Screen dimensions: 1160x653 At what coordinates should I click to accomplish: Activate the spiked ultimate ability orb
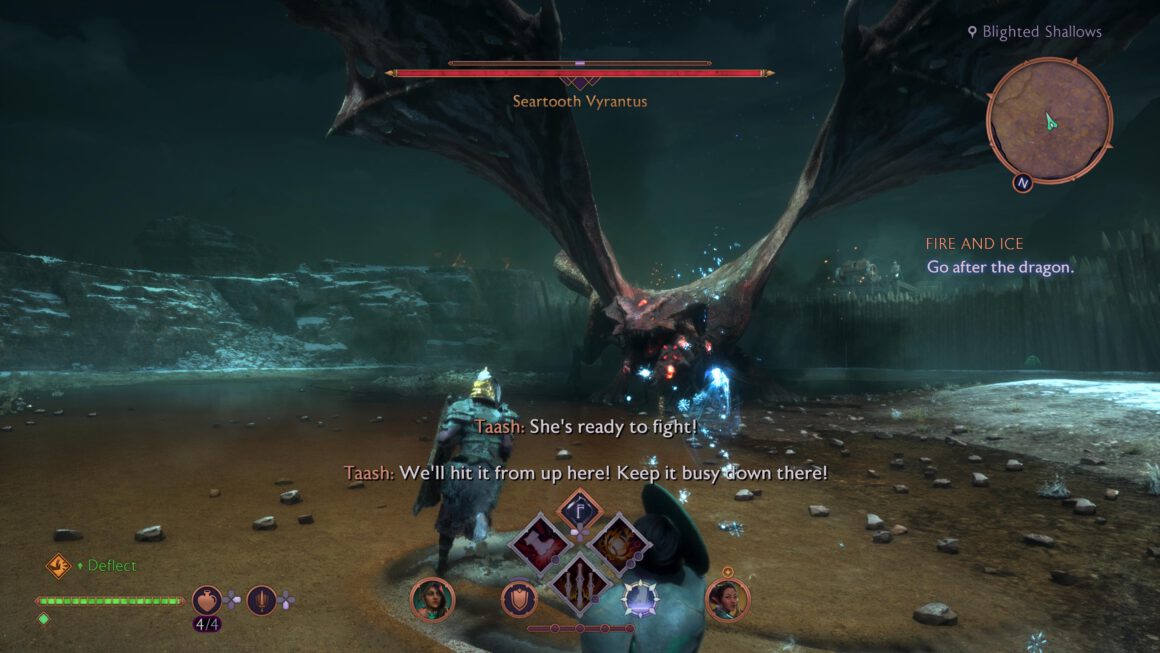point(640,598)
